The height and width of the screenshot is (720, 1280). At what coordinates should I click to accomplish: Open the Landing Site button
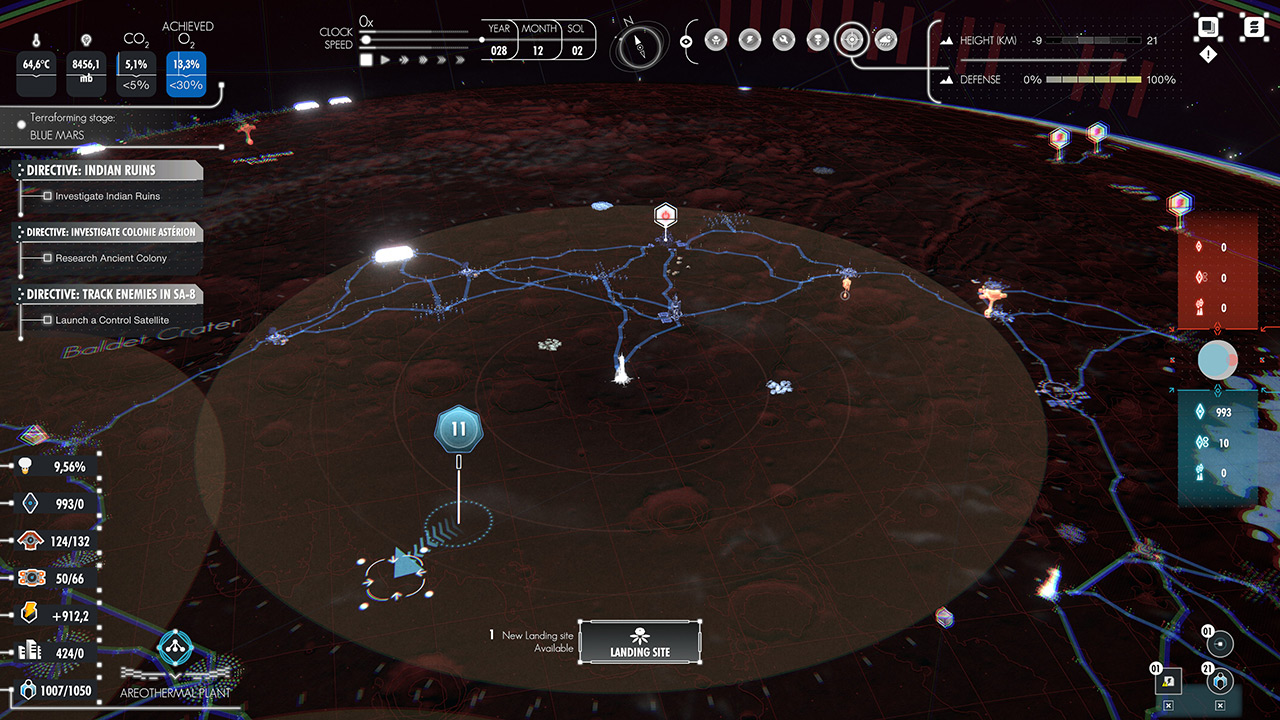639,642
